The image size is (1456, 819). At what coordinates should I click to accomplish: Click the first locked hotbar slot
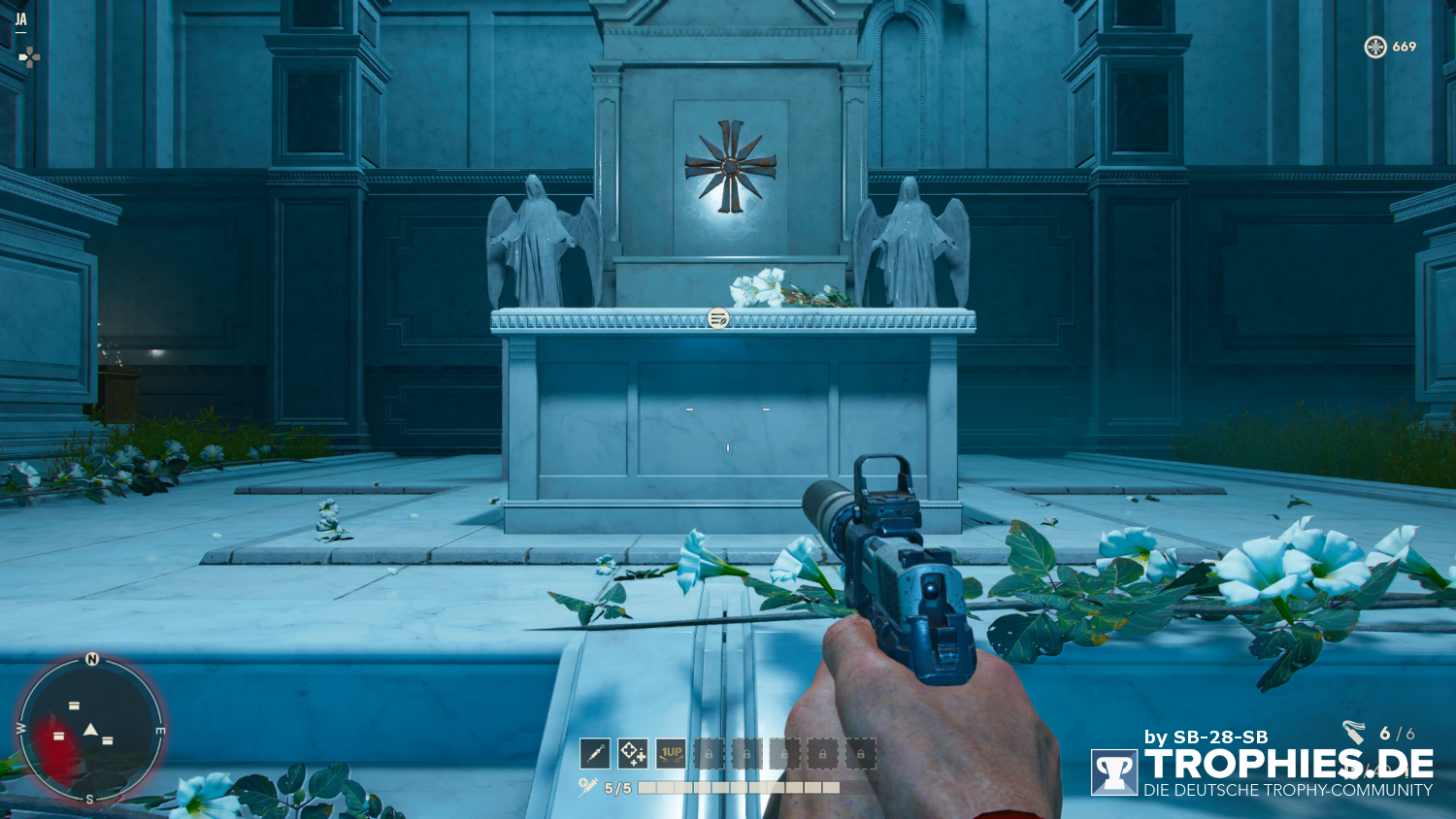click(x=707, y=753)
